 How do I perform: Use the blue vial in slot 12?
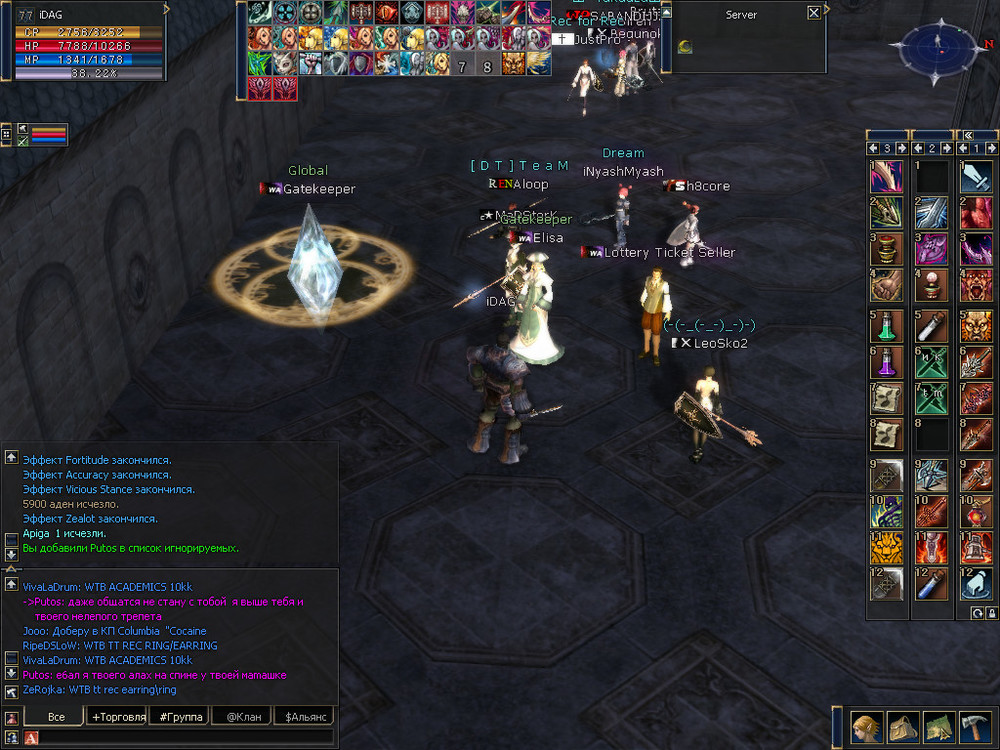pyautogui.click(x=932, y=584)
